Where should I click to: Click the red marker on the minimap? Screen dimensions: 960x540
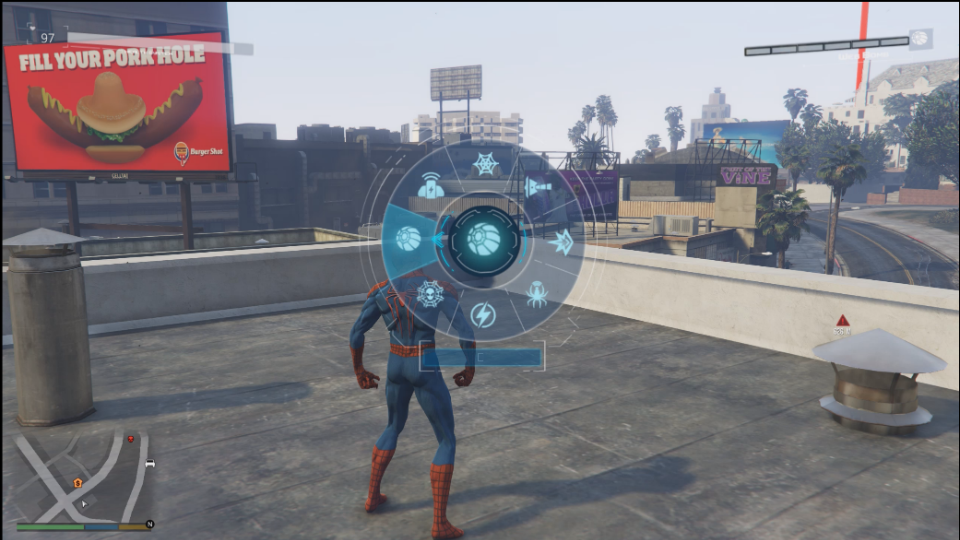[131, 438]
